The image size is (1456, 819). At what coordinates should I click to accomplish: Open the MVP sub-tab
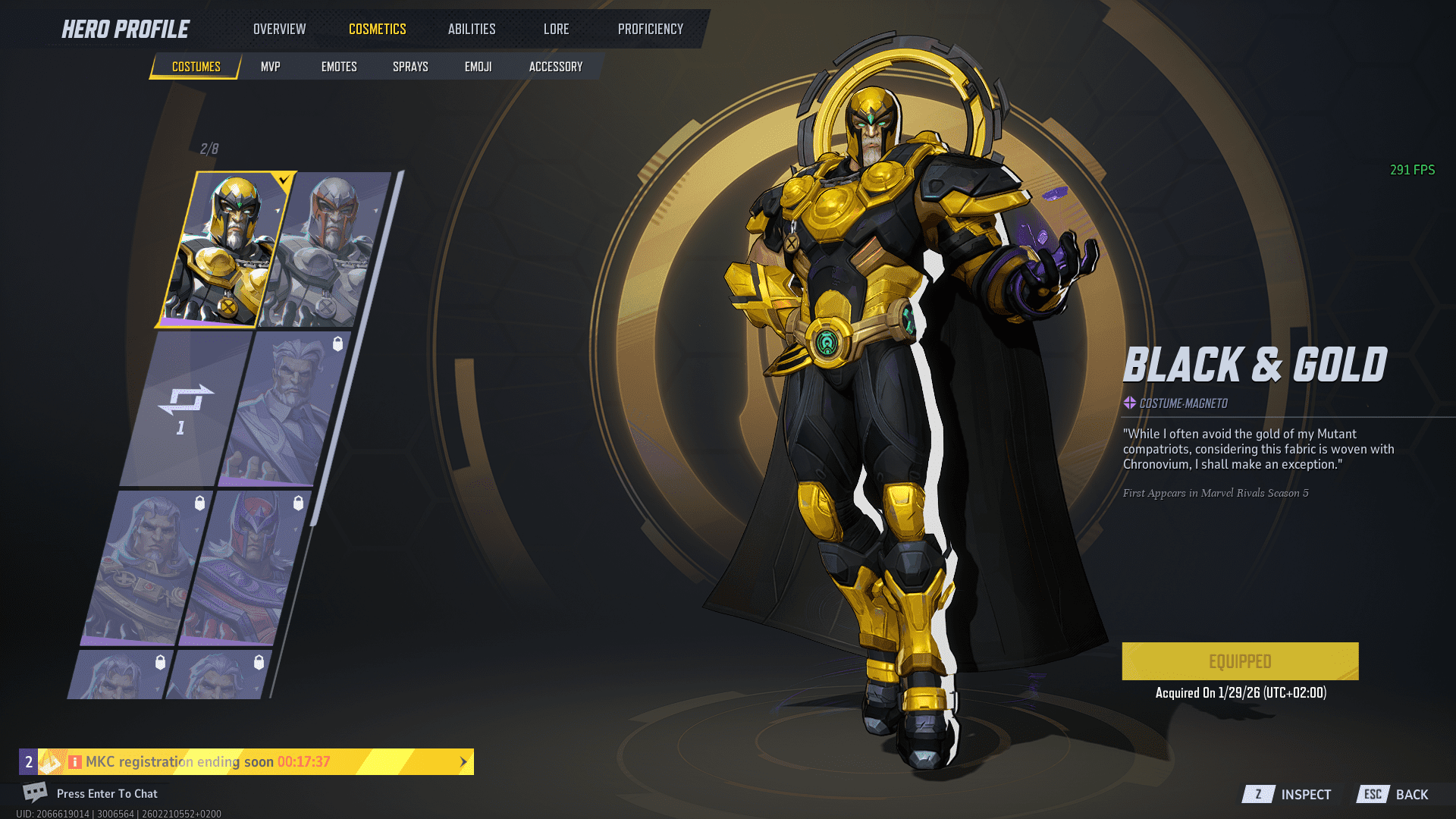pyautogui.click(x=270, y=67)
